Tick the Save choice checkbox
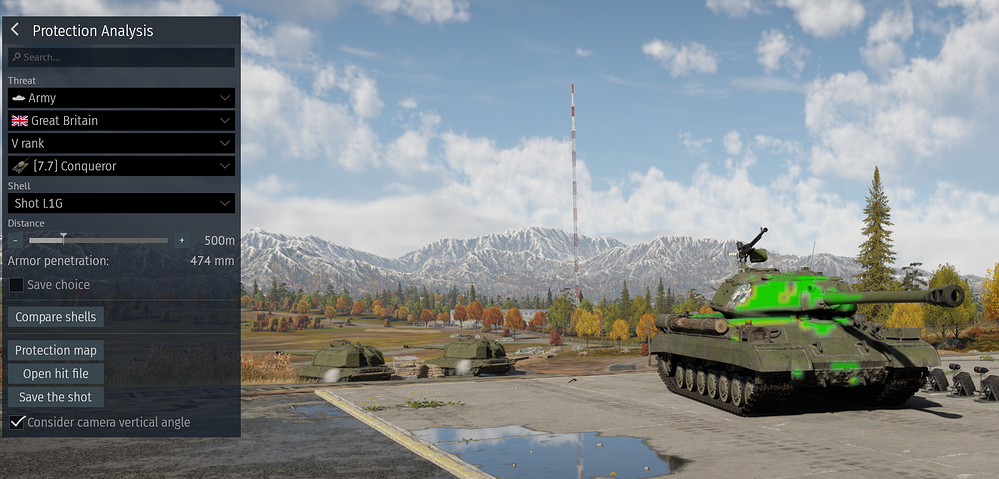The width and height of the screenshot is (999, 479). click(17, 285)
